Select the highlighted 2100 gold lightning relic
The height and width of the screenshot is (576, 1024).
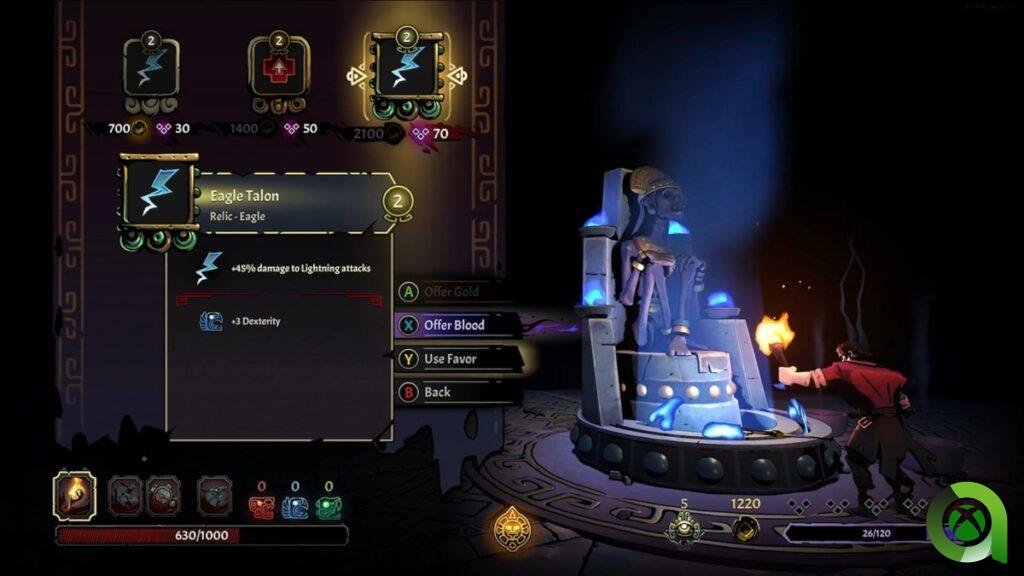406,69
